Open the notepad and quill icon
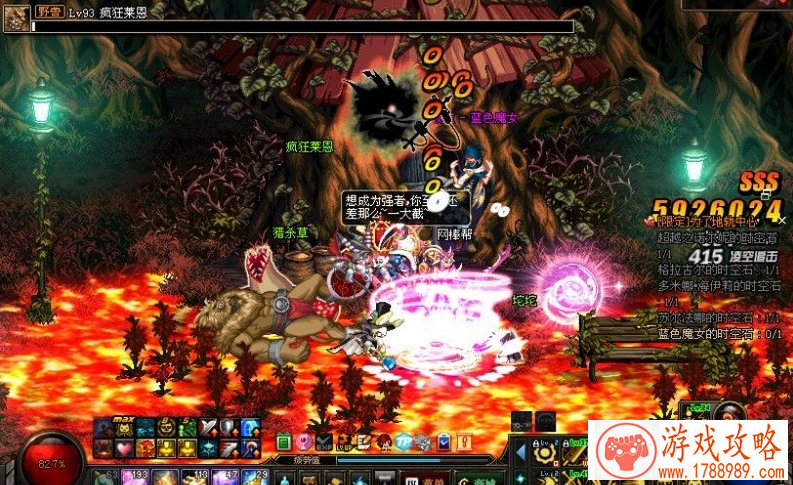The height and width of the screenshot is (485, 793). [363, 442]
